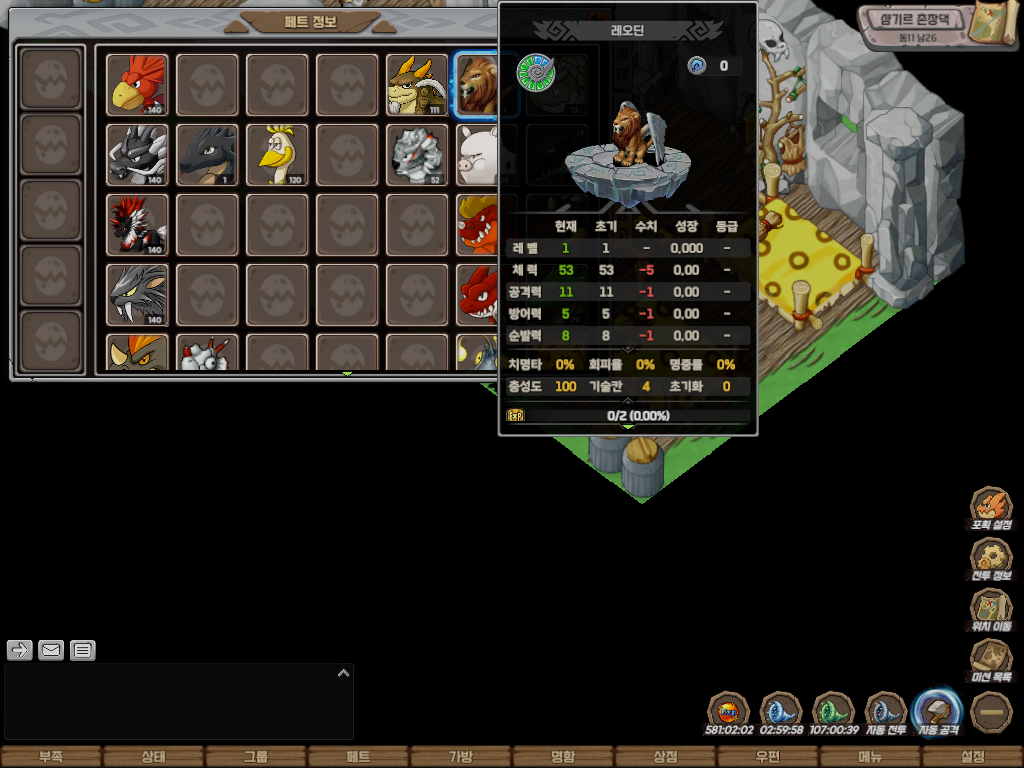Open the 부족 (tribe) menu
This screenshot has height=768, width=1024.
(x=51, y=757)
